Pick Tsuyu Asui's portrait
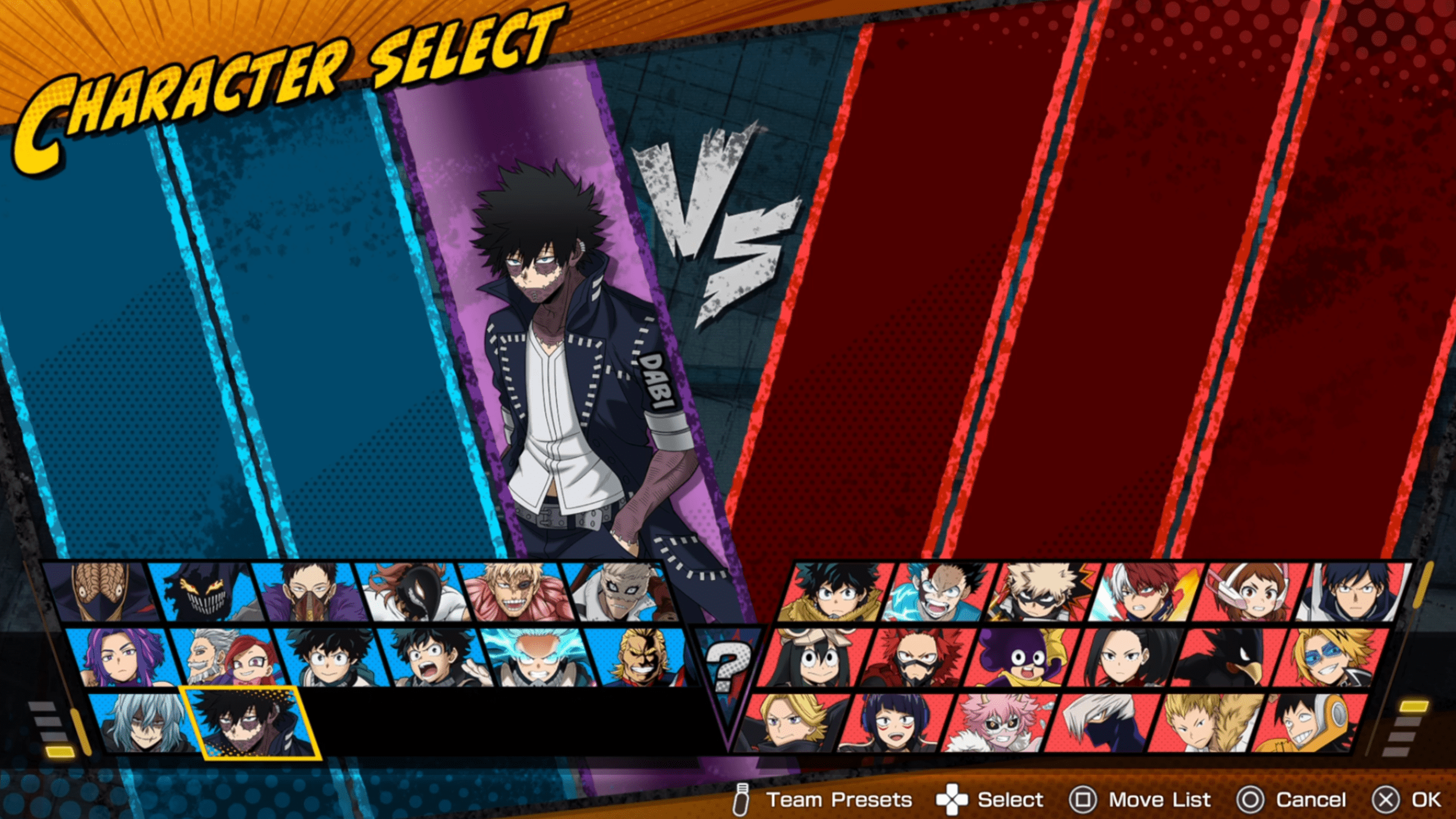The image size is (1456, 819). pos(813,658)
